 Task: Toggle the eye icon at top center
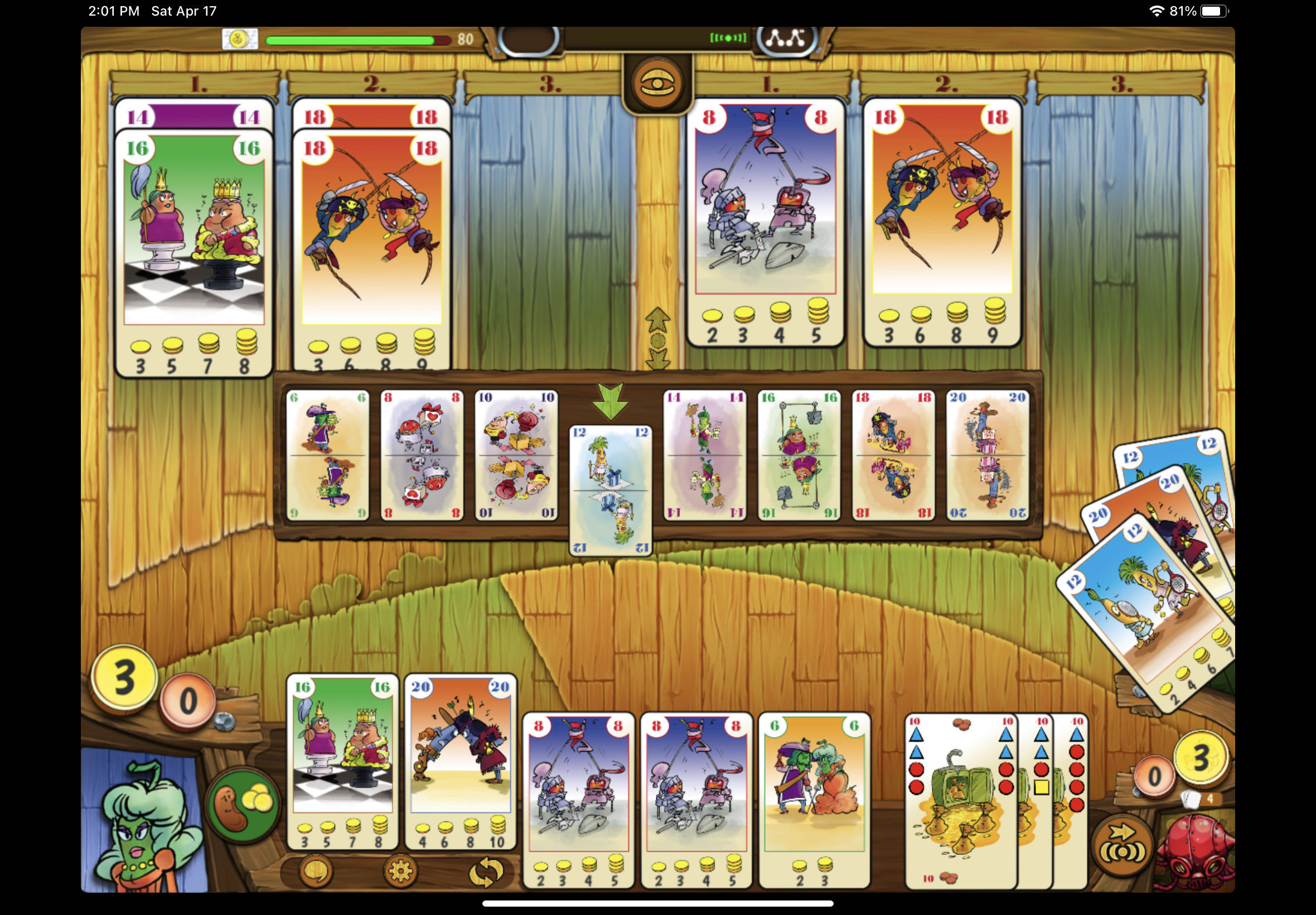(x=659, y=84)
